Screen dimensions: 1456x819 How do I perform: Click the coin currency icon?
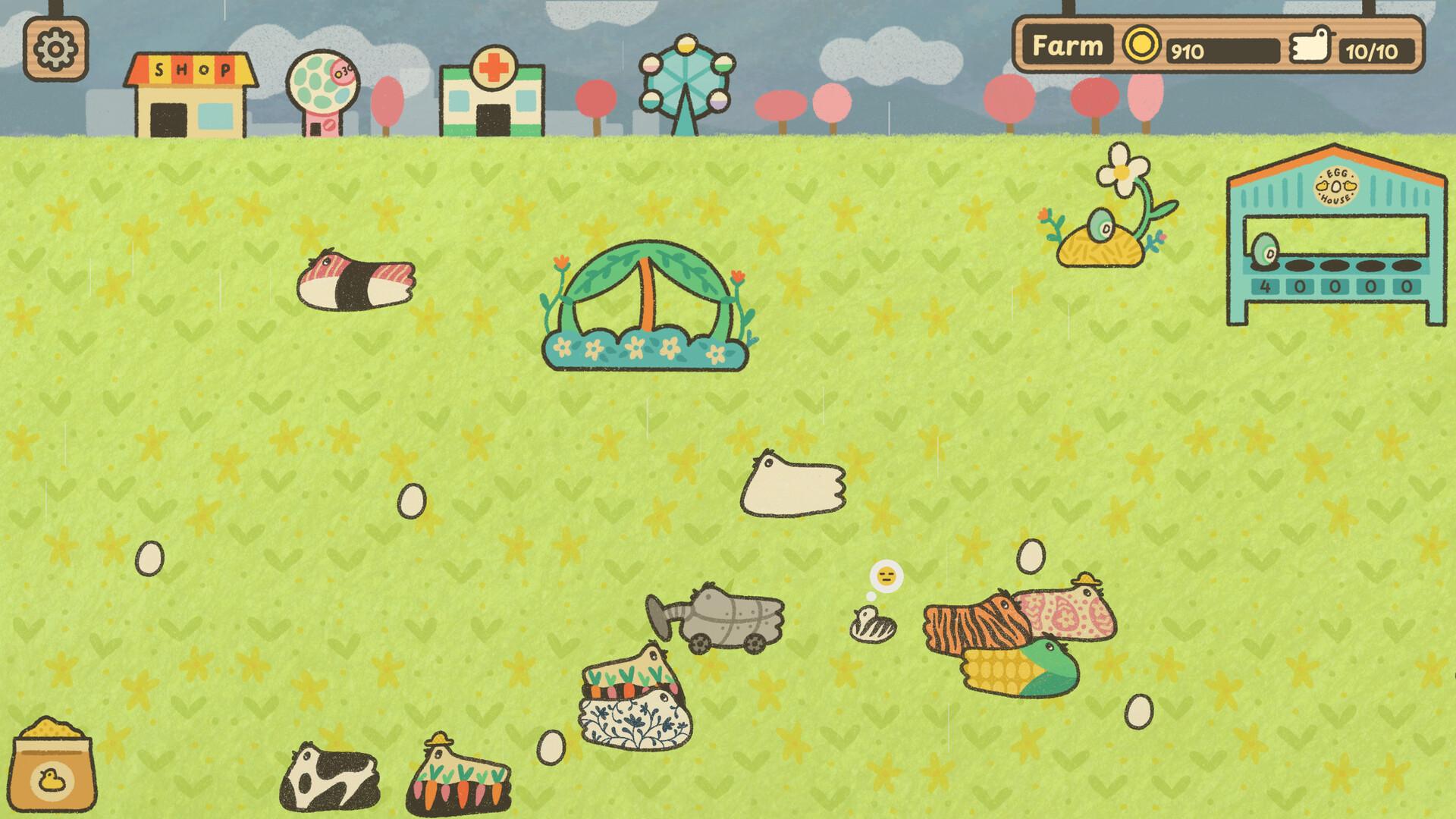[x=1143, y=45]
